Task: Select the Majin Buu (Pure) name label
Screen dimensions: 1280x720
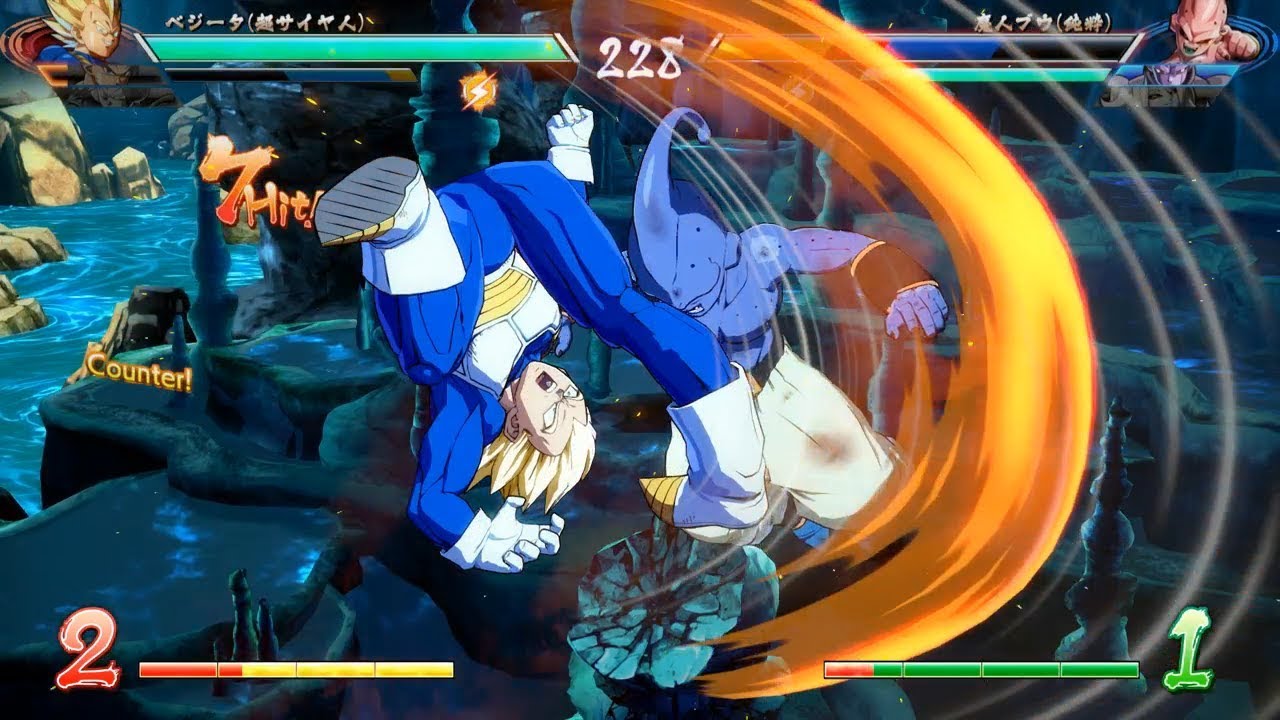Action: [1045, 23]
